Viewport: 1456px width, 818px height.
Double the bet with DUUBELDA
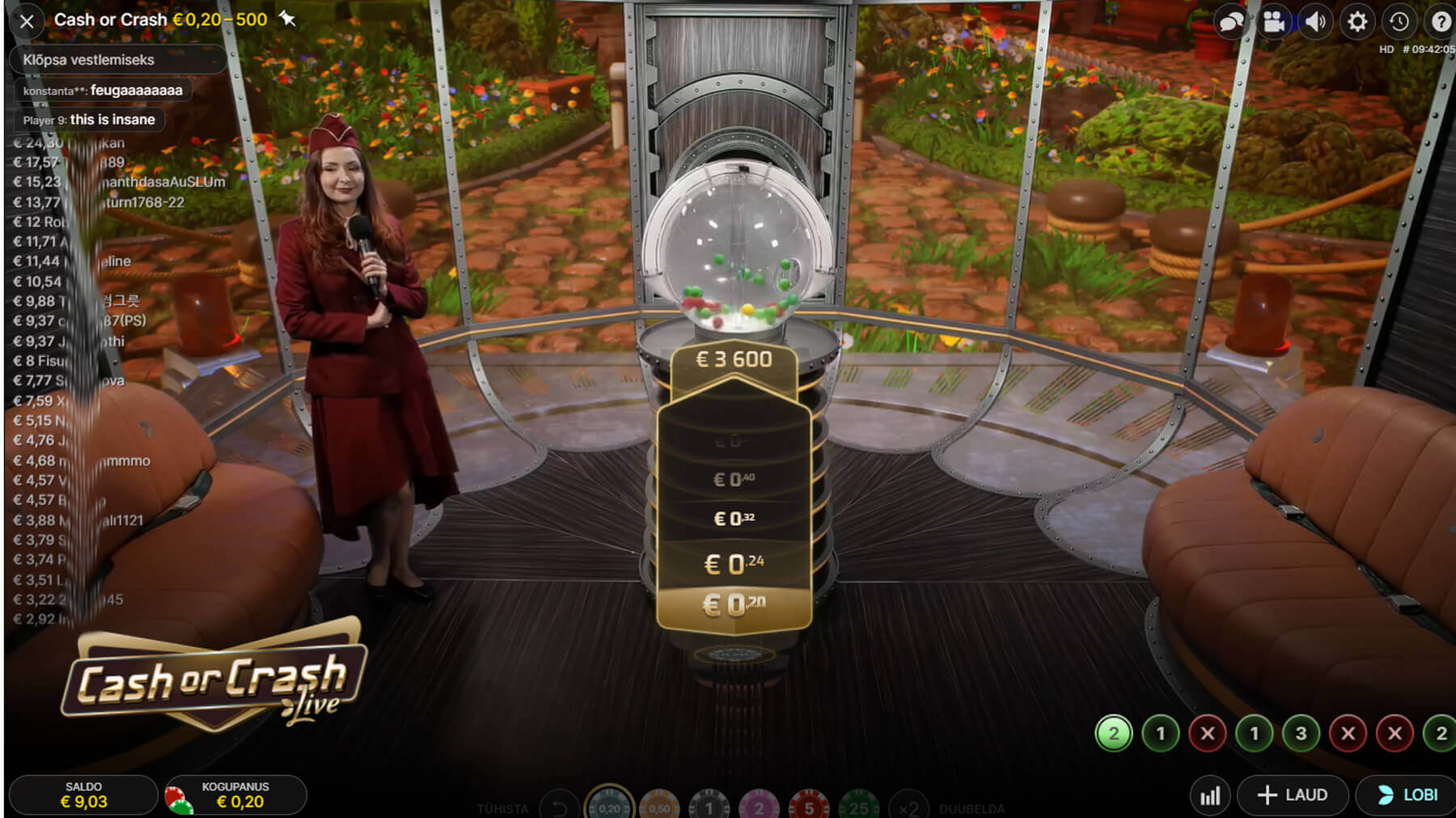tap(971, 807)
